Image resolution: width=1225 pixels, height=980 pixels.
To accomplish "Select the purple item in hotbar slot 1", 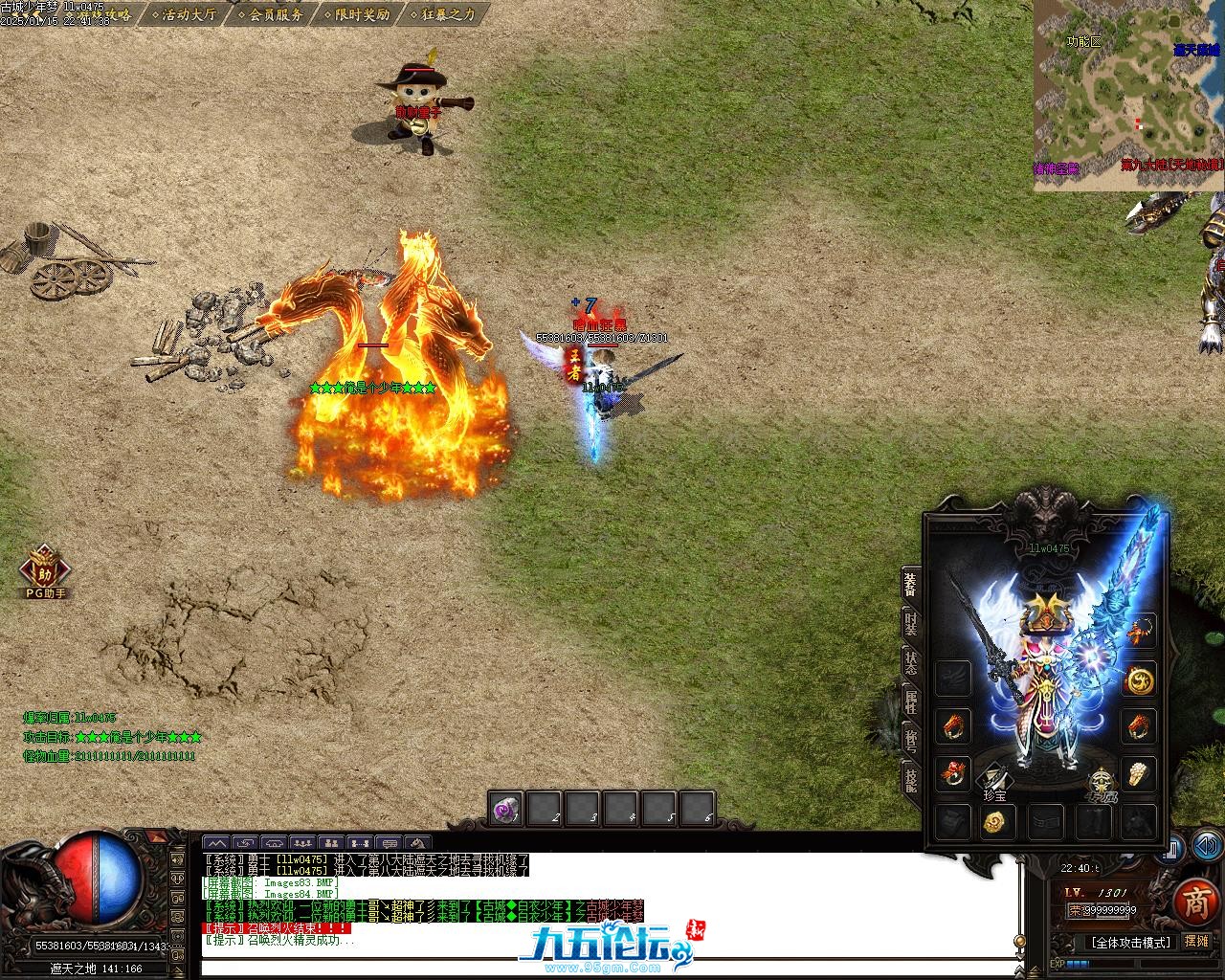I will pyautogui.click(x=505, y=810).
